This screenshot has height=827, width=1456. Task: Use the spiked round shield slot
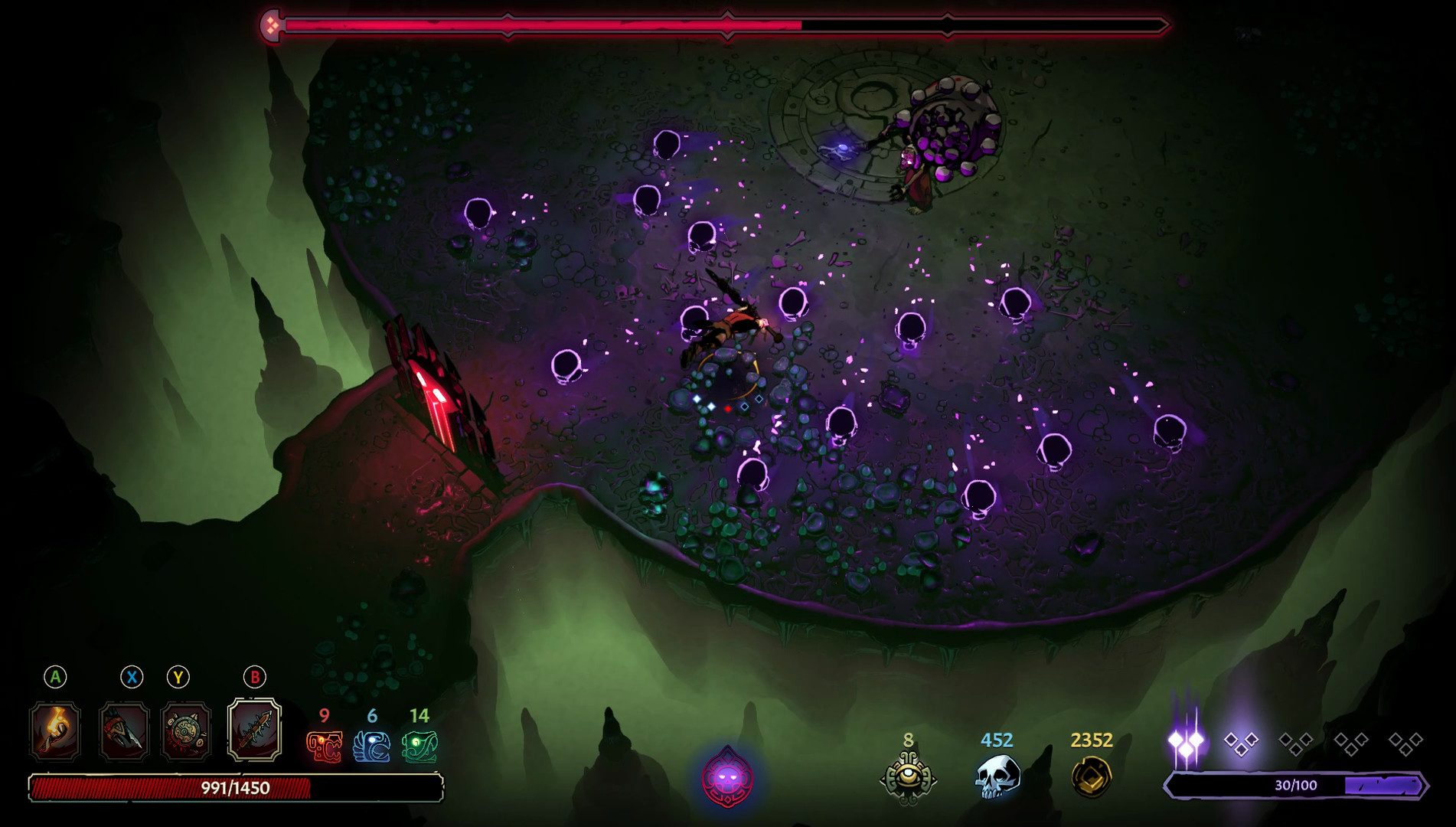click(186, 731)
